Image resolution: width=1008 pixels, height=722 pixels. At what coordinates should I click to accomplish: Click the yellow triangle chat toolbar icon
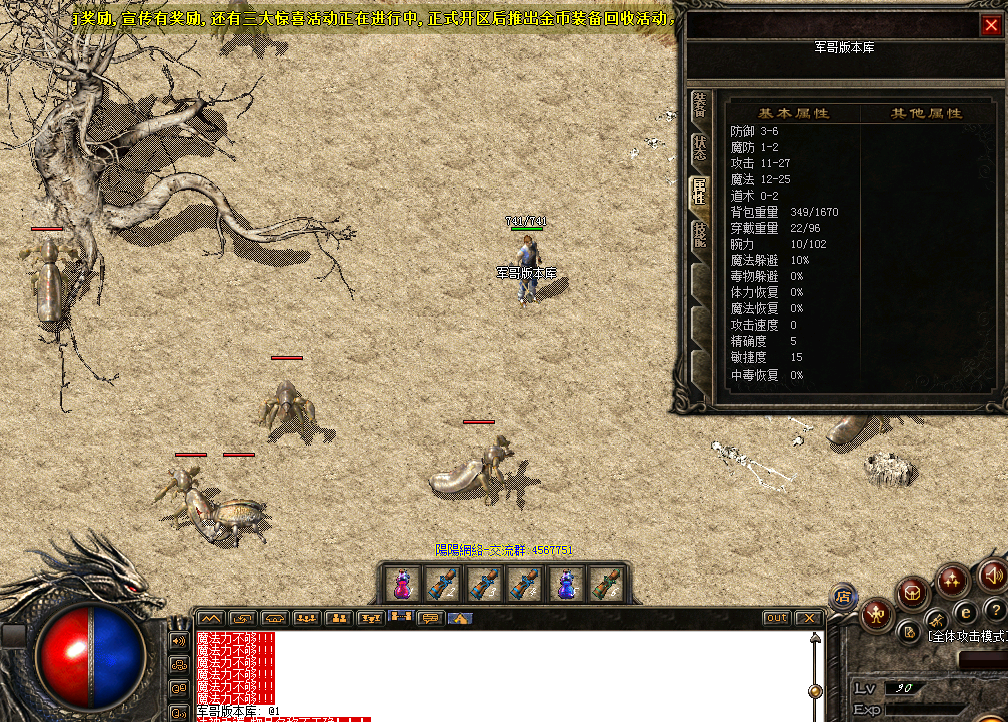[460, 618]
